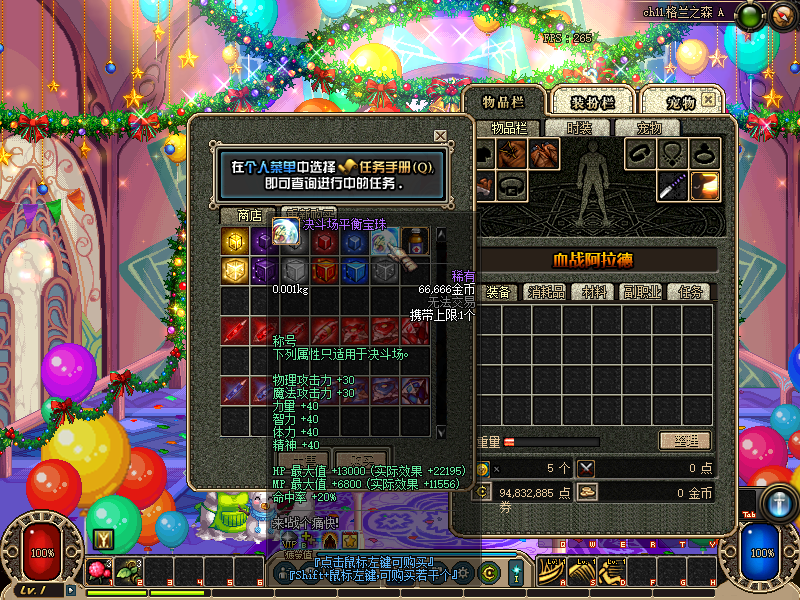Select the 时装 sub-tab
Viewport: 800px width, 600px height.
coord(579,128)
